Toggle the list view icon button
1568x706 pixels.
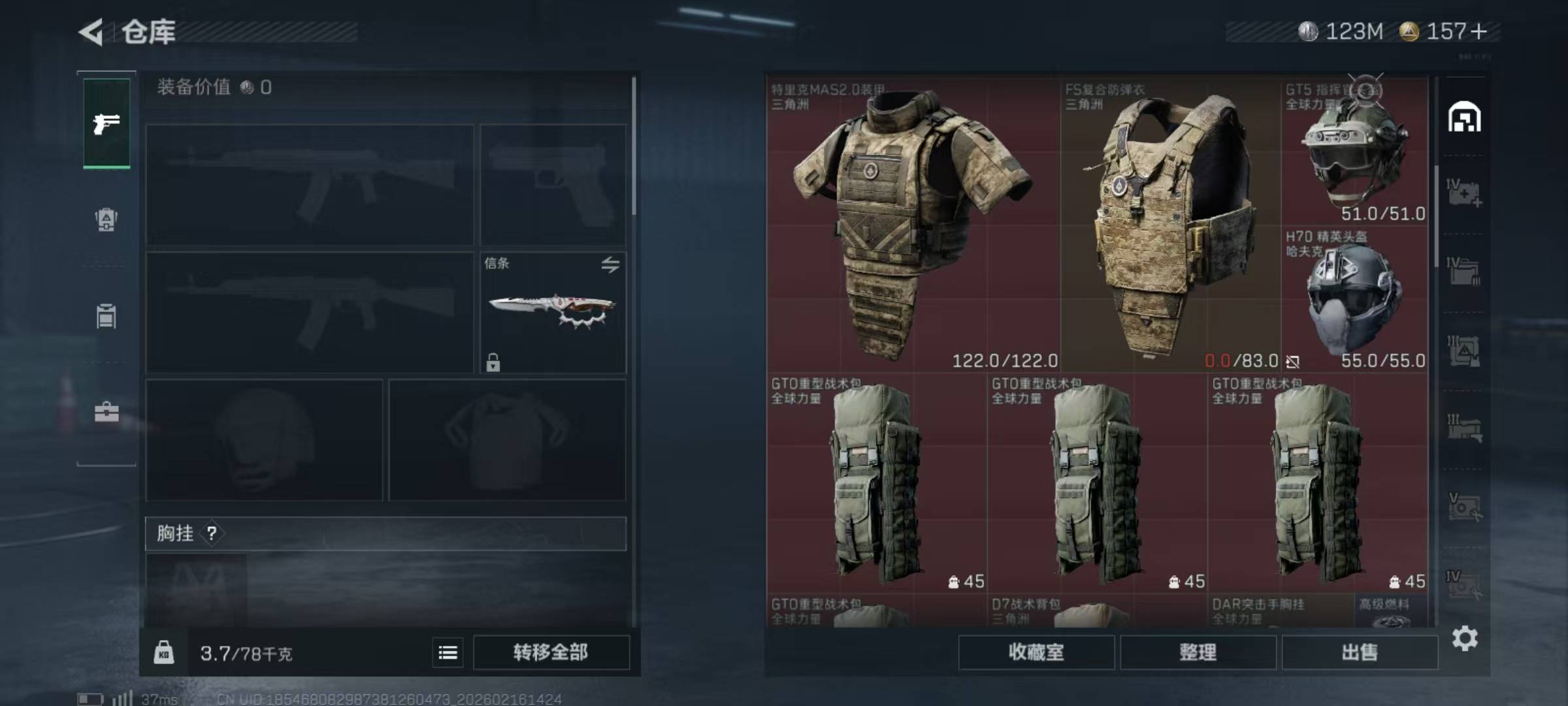point(448,652)
